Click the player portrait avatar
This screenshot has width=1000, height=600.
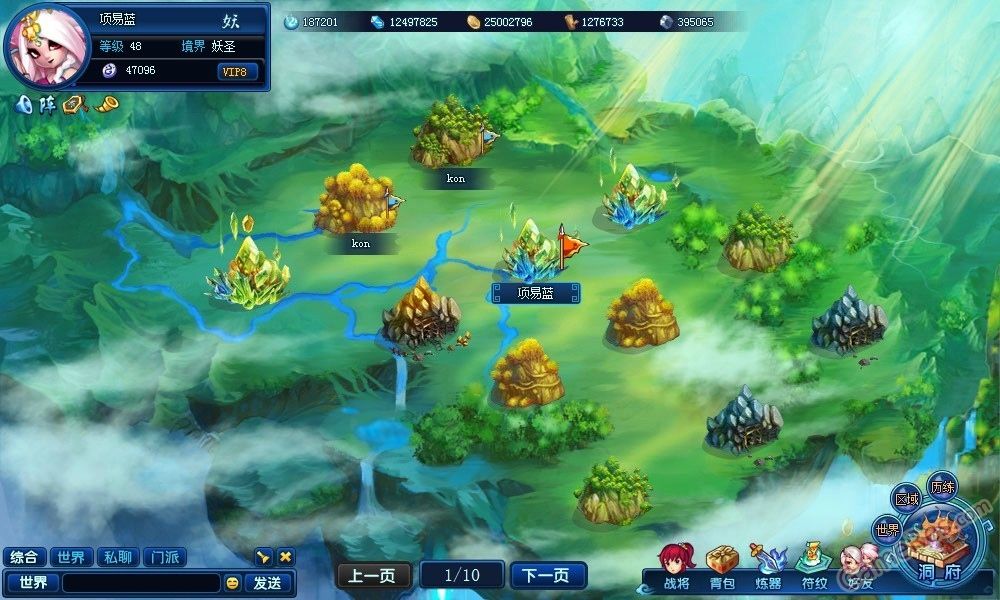tap(46, 46)
